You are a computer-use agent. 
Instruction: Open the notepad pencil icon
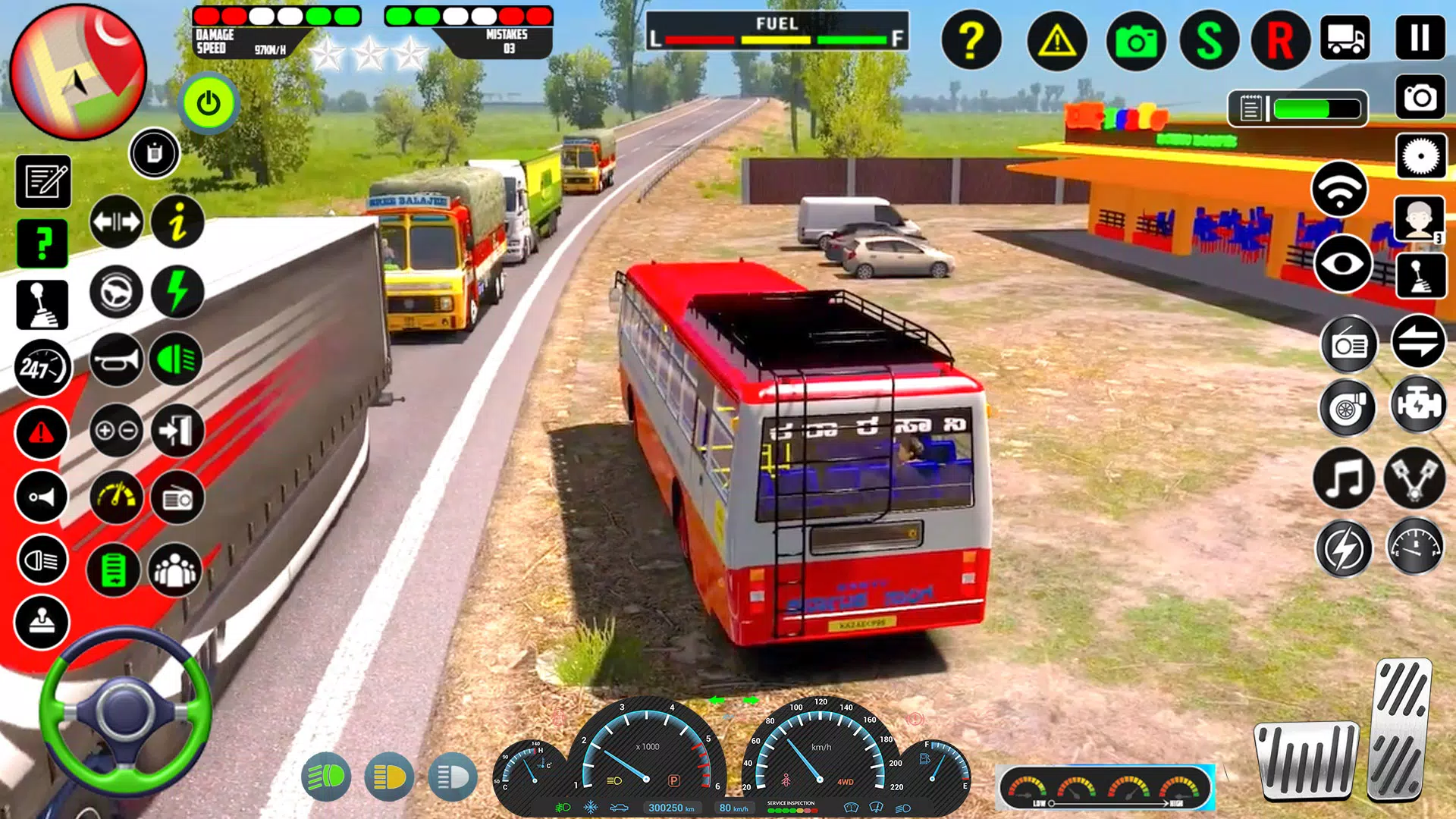click(43, 182)
